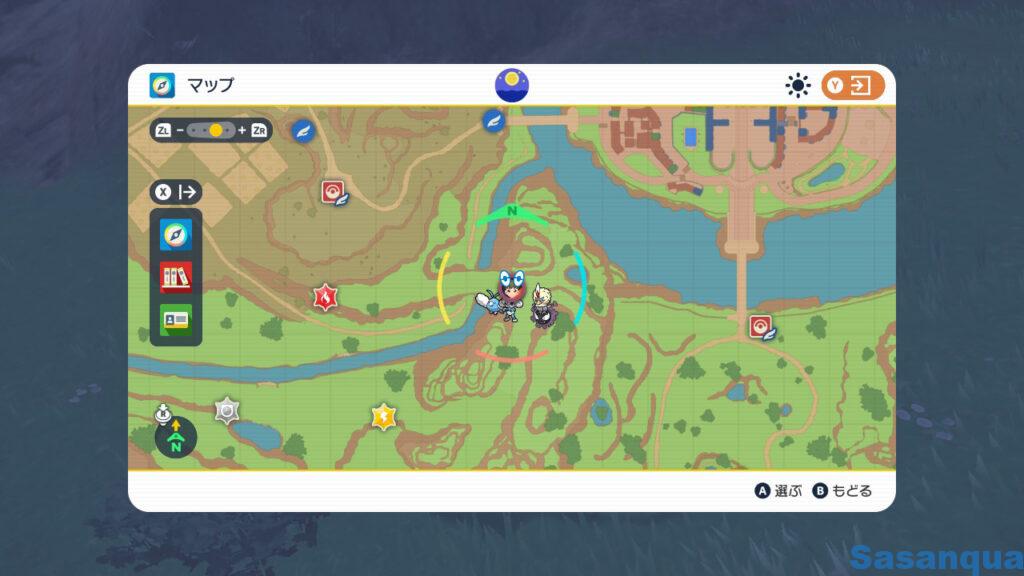Viewport: 1024px width, 576px height.
Task: Close the map with the orange exit button
Action: pyautogui.click(x=853, y=86)
